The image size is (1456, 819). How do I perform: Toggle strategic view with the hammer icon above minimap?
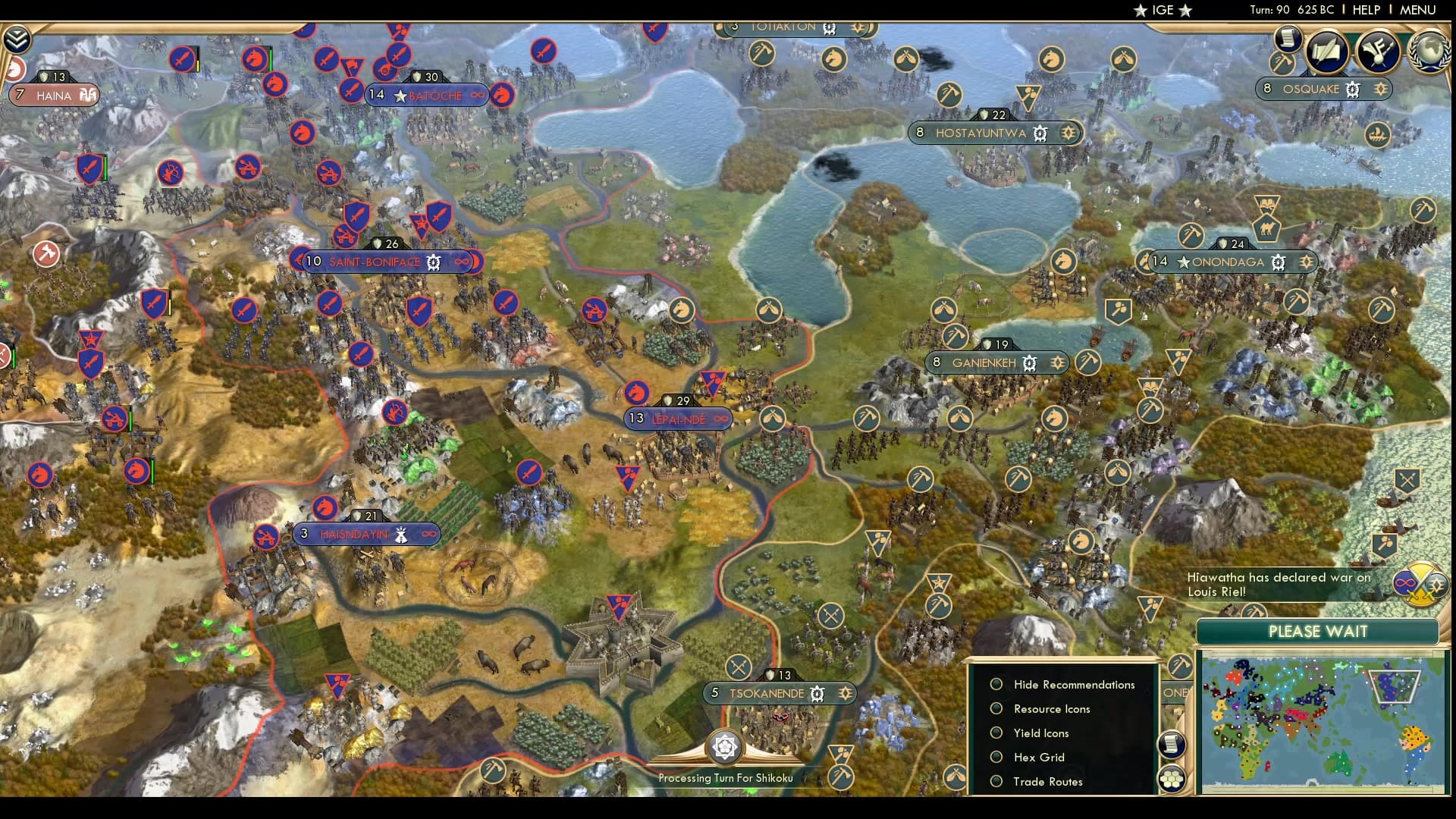(x=1180, y=666)
